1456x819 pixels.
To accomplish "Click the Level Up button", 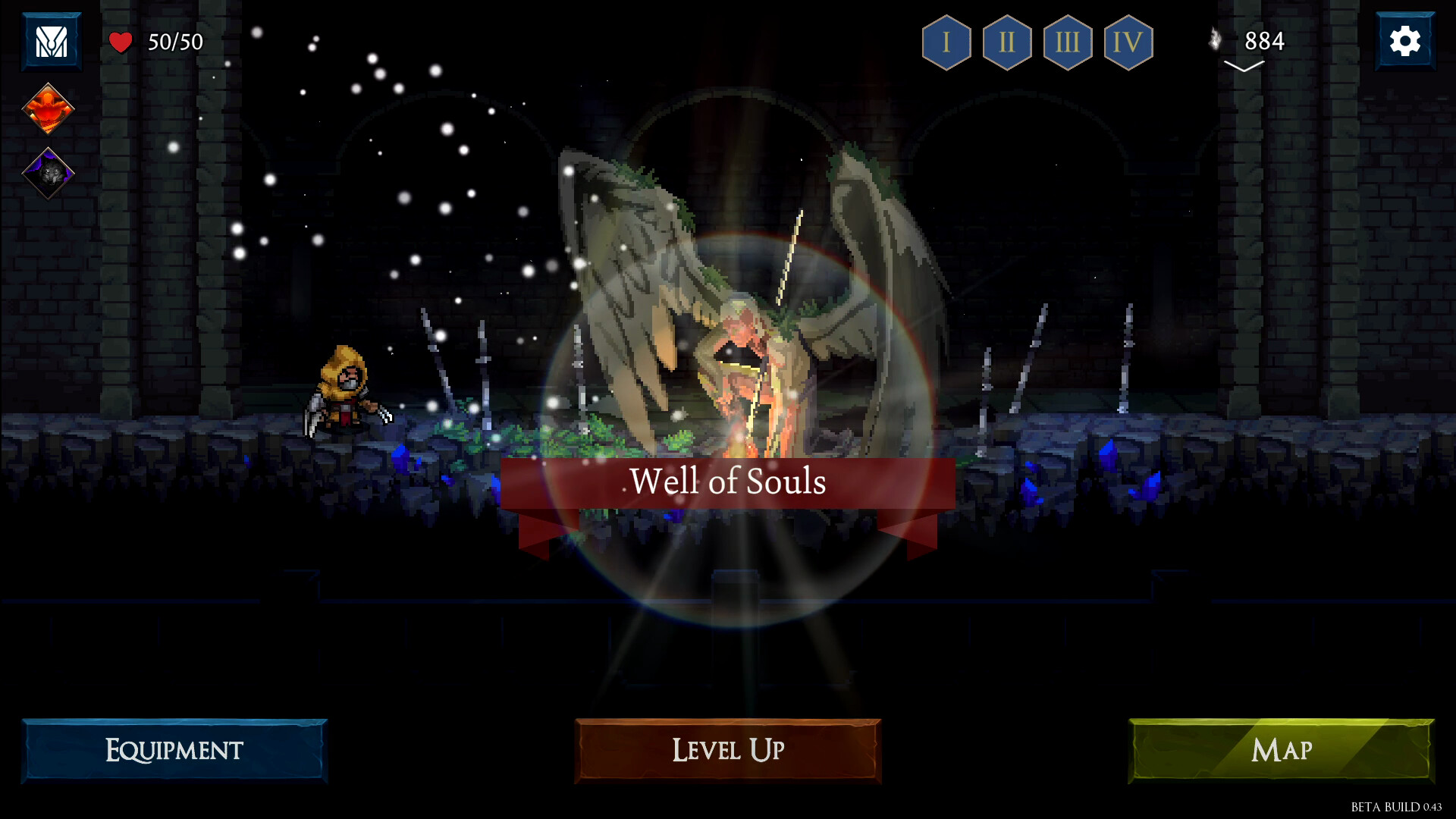I will point(727,751).
